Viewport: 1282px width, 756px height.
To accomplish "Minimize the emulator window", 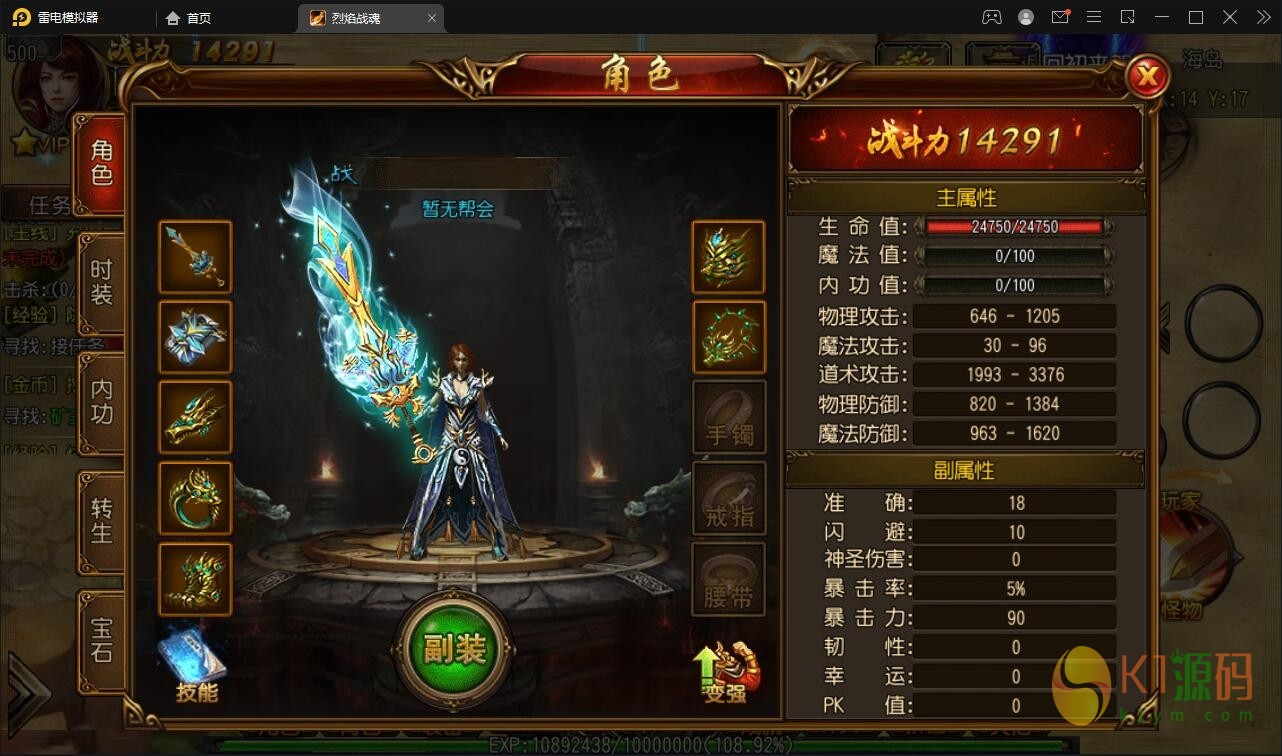I will (1162, 17).
